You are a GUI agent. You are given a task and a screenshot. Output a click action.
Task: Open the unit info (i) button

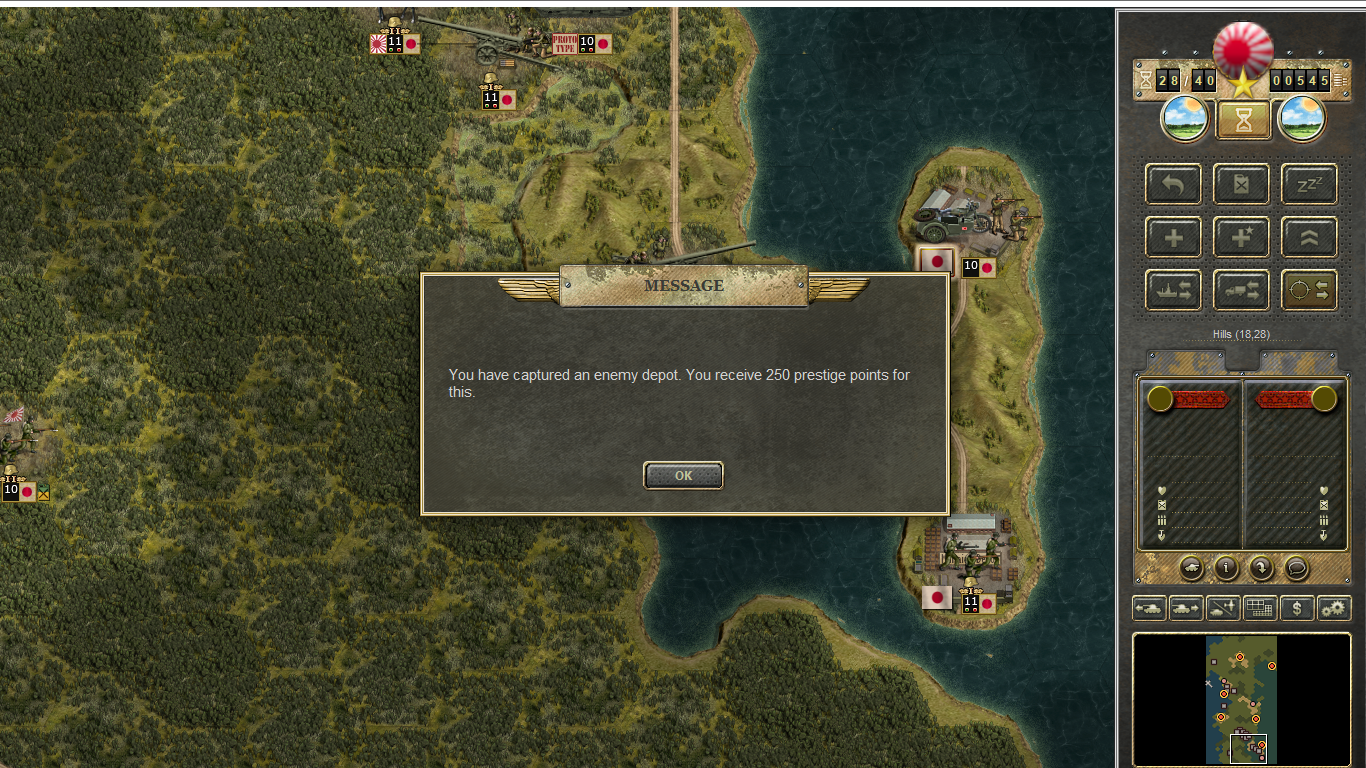(x=1226, y=568)
